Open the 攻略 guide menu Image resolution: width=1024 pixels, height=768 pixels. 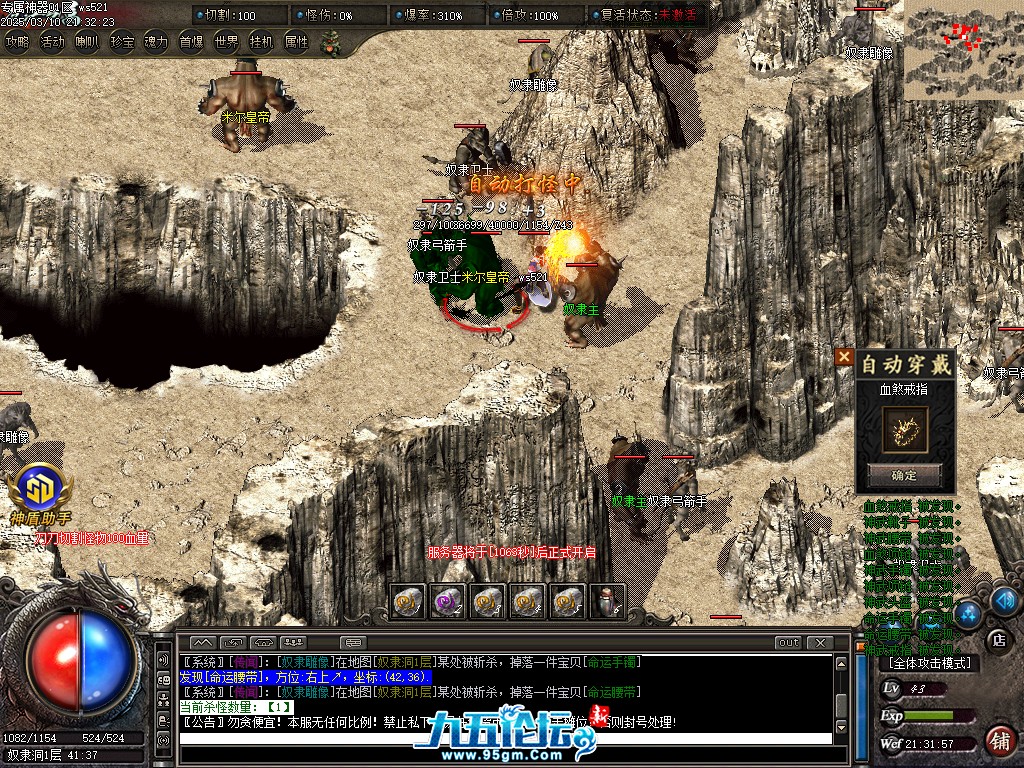[17, 42]
